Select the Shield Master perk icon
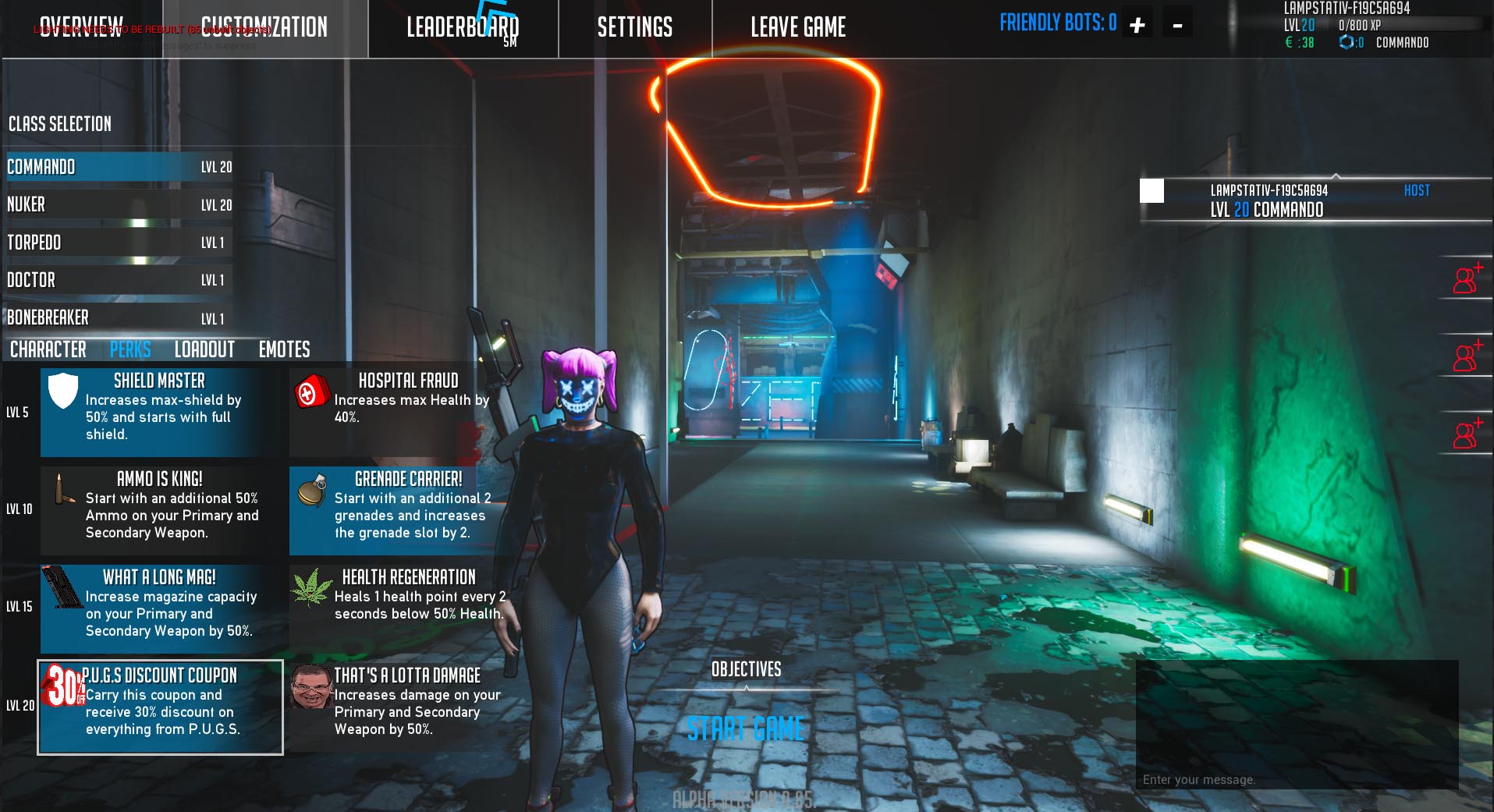This screenshot has width=1494, height=812. tap(63, 392)
